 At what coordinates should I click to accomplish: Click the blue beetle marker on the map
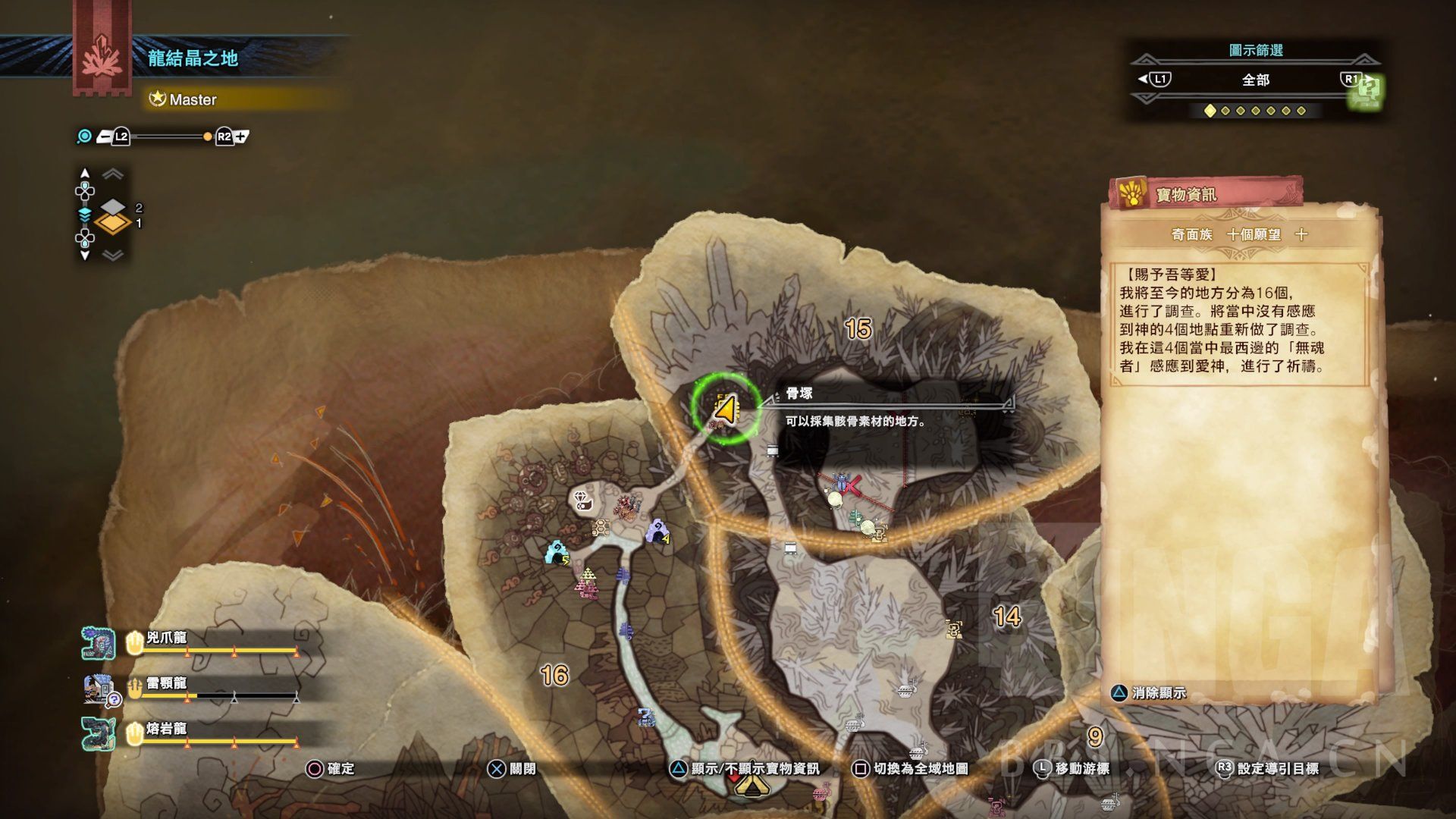coord(841,482)
